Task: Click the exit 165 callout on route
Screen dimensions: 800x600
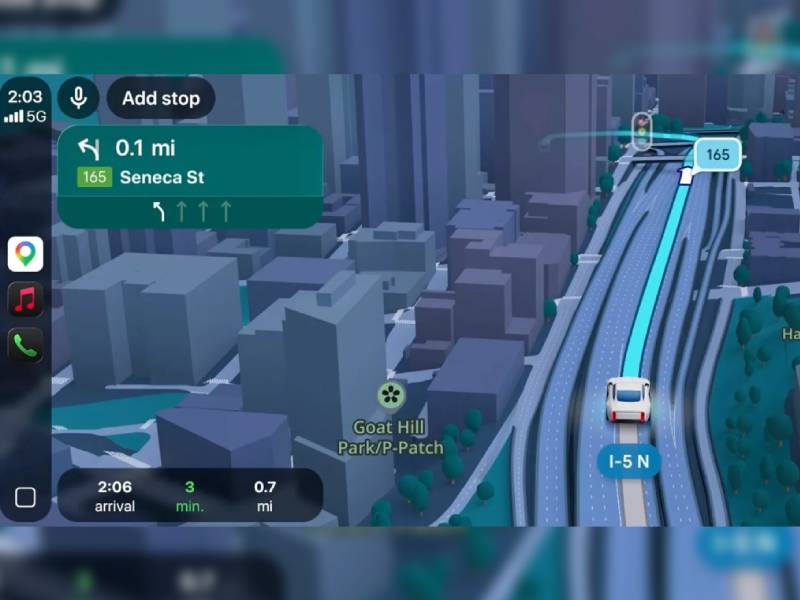Action: click(x=717, y=154)
